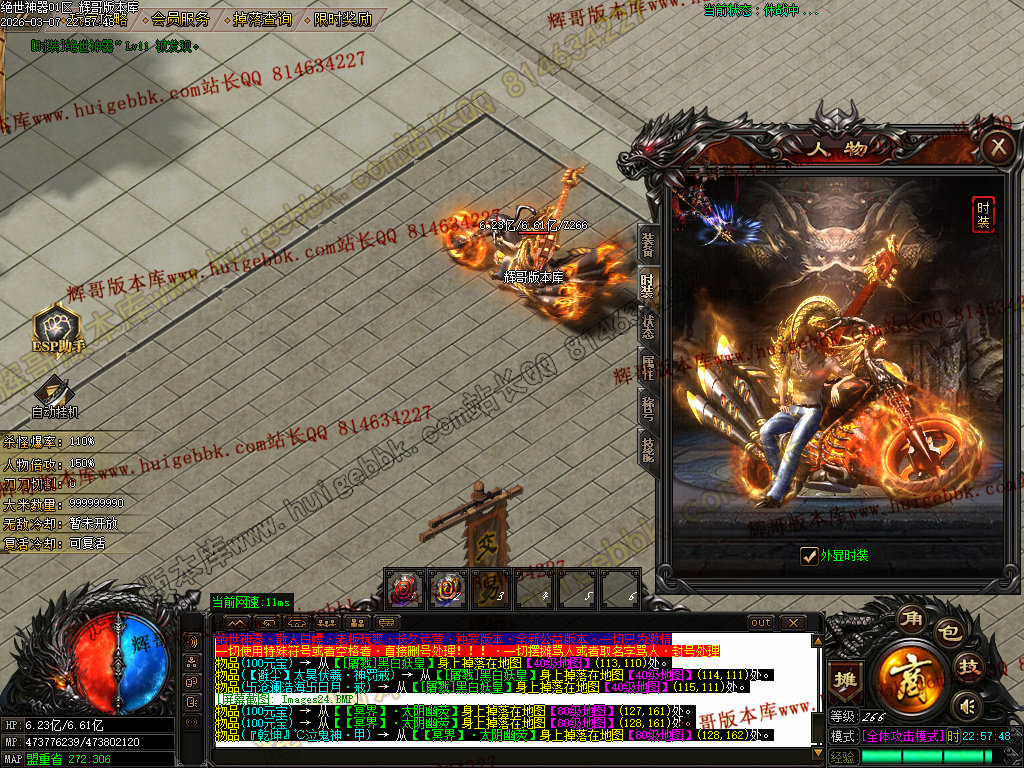Click the 摊 stall button
The height and width of the screenshot is (768, 1024).
point(846,679)
